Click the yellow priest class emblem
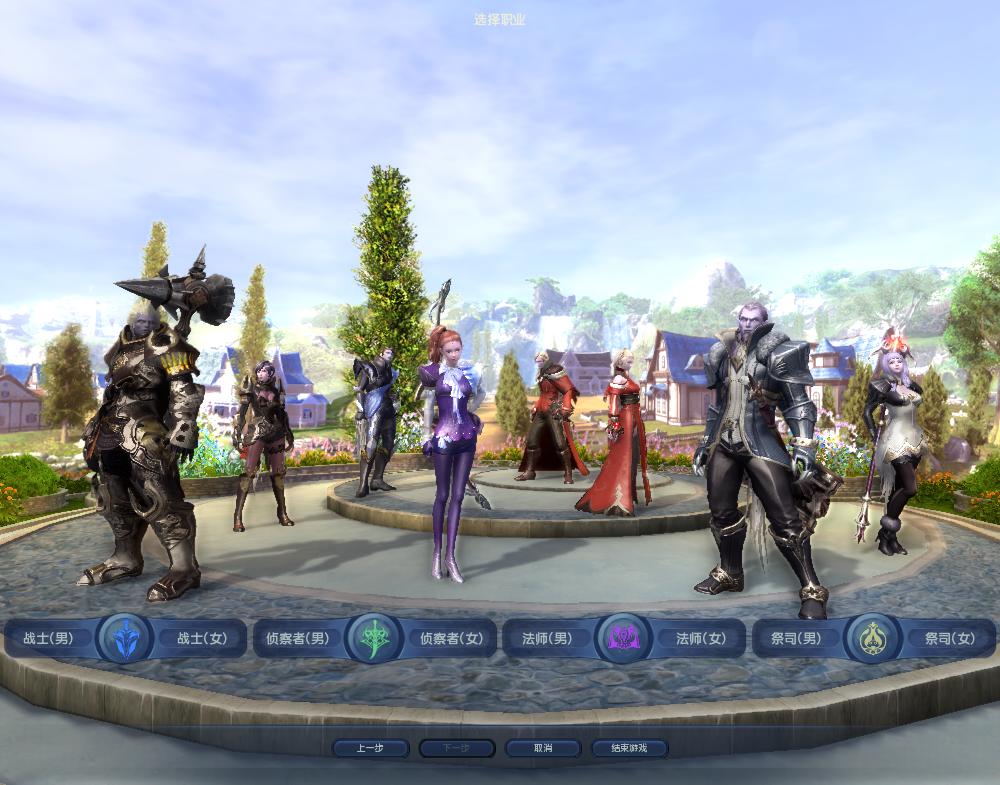This screenshot has width=1000, height=785. [872, 638]
